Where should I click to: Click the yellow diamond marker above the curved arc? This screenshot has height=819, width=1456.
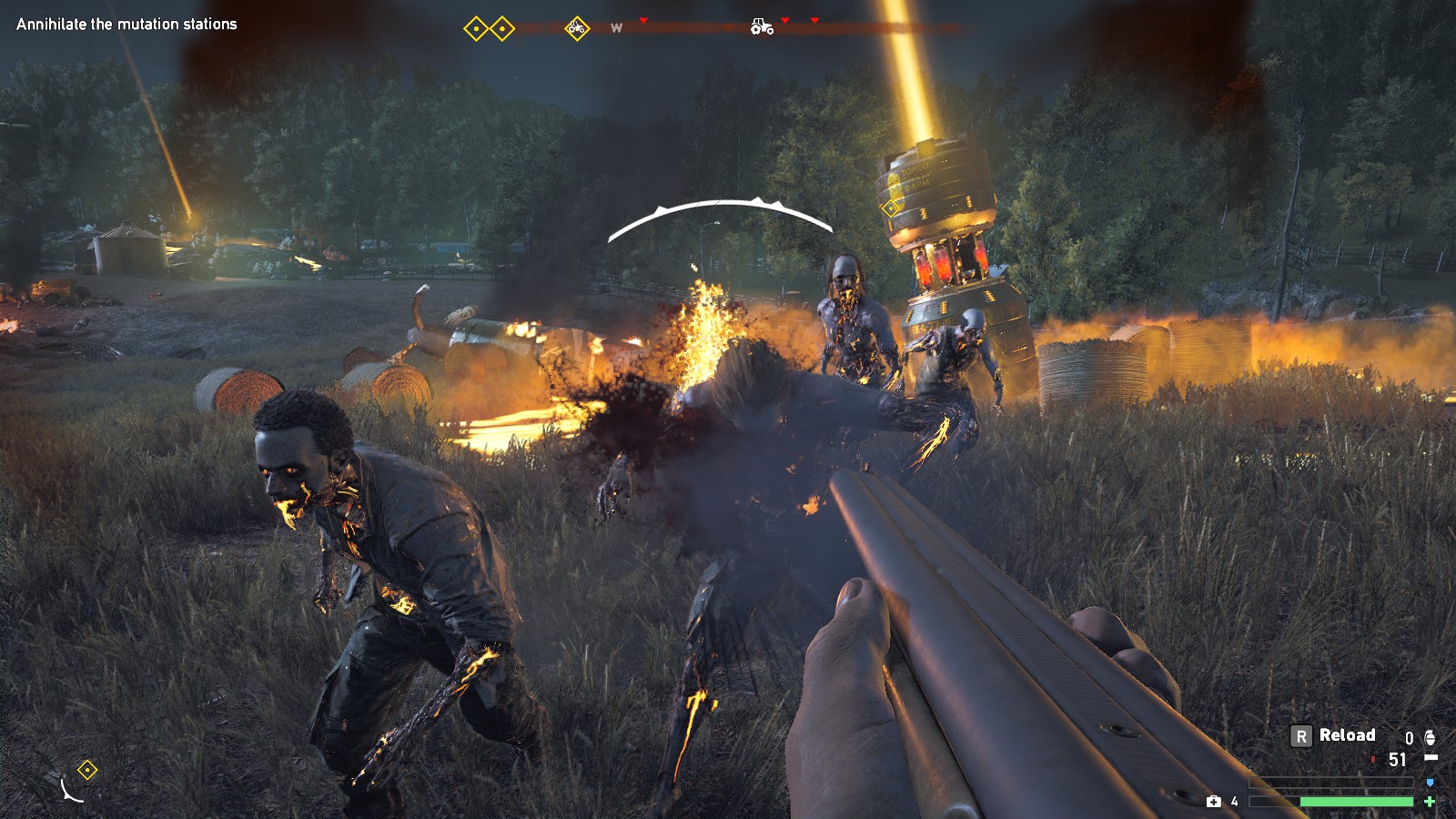click(86, 771)
